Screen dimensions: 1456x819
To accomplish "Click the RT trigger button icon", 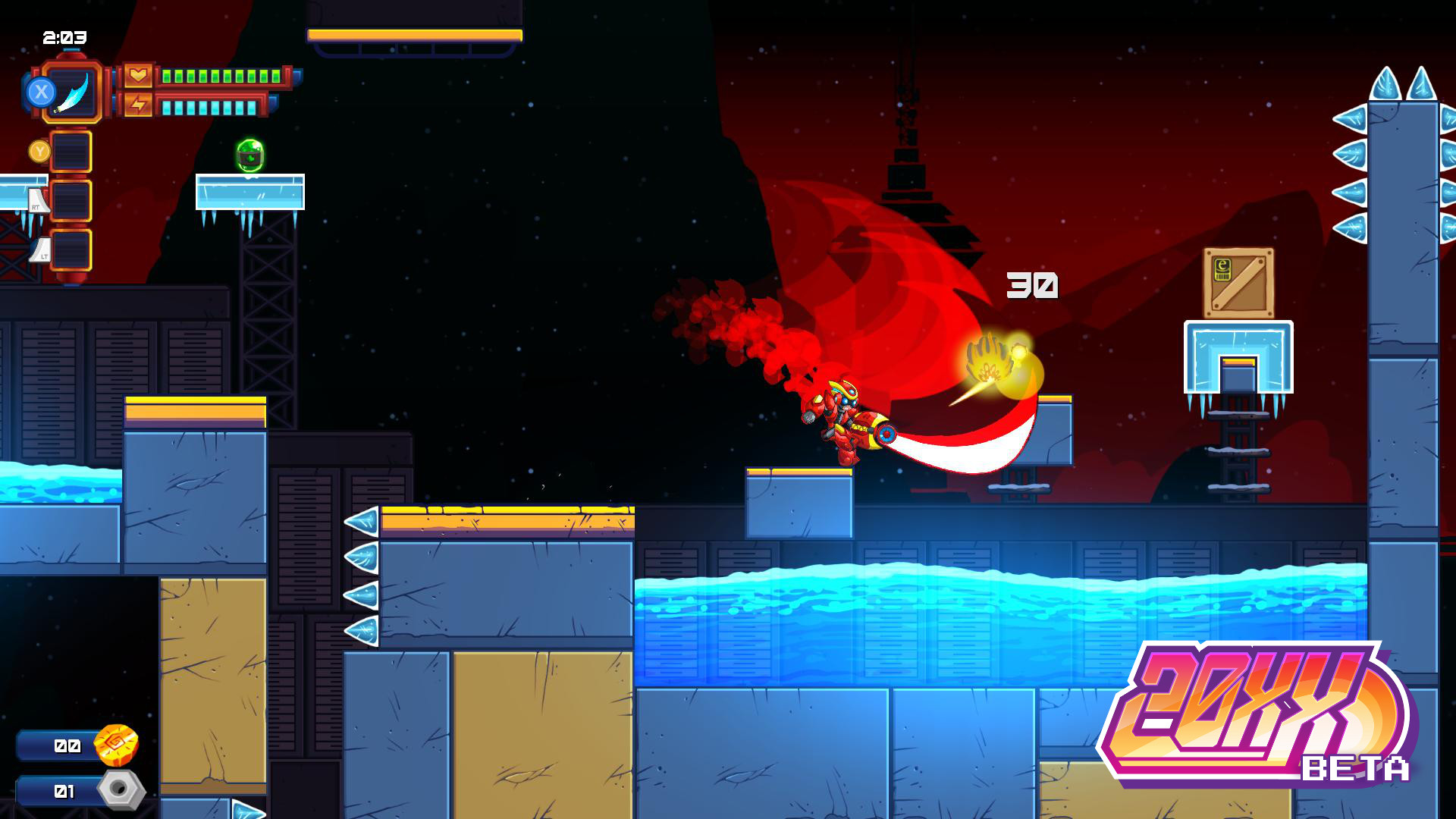I will pos(36,206).
